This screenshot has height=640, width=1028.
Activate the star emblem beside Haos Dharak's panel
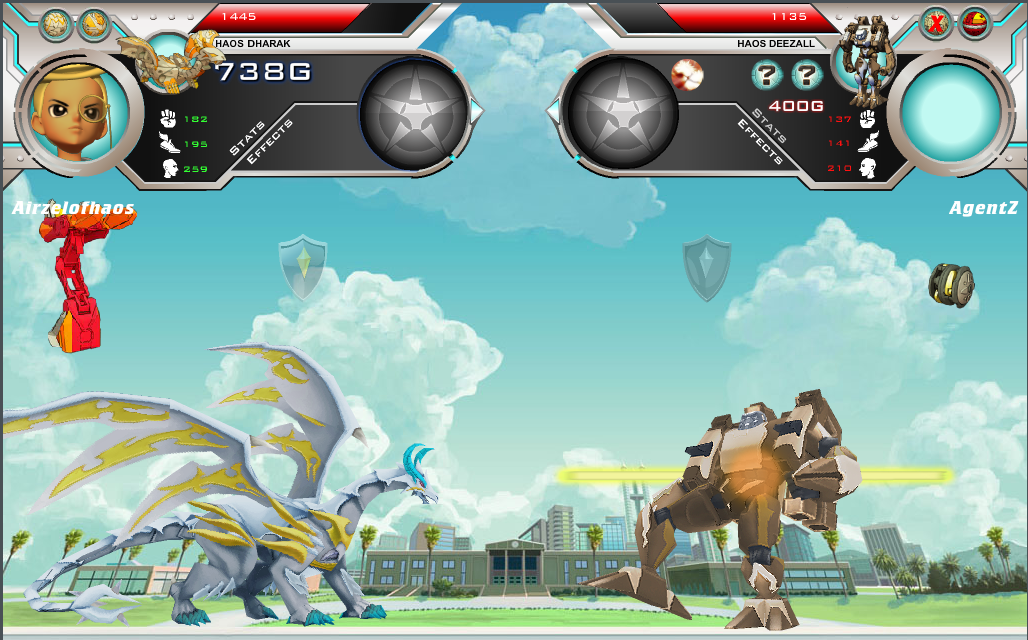pyautogui.click(x=414, y=110)
